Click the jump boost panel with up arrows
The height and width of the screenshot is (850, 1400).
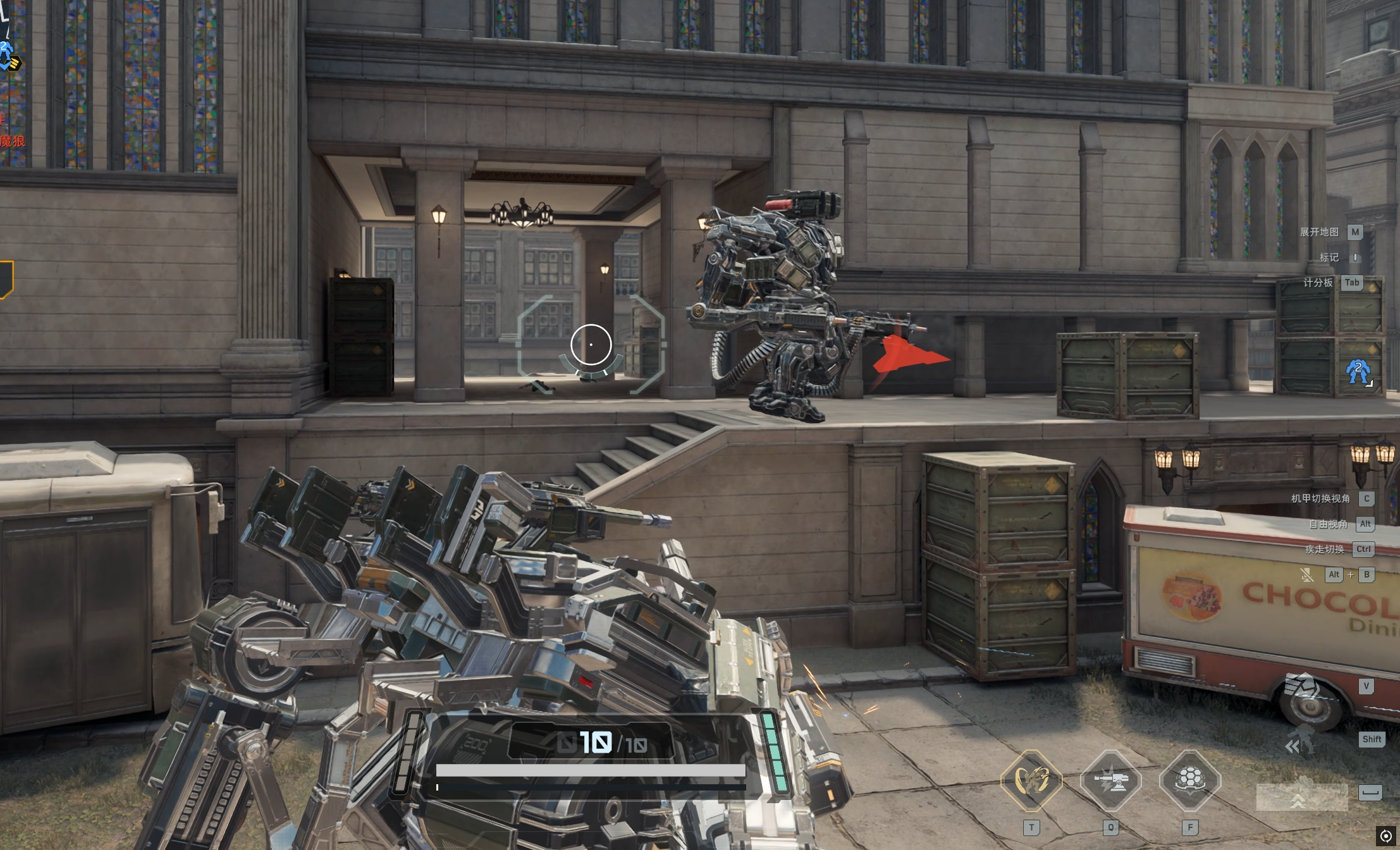tap(1301, 797)
